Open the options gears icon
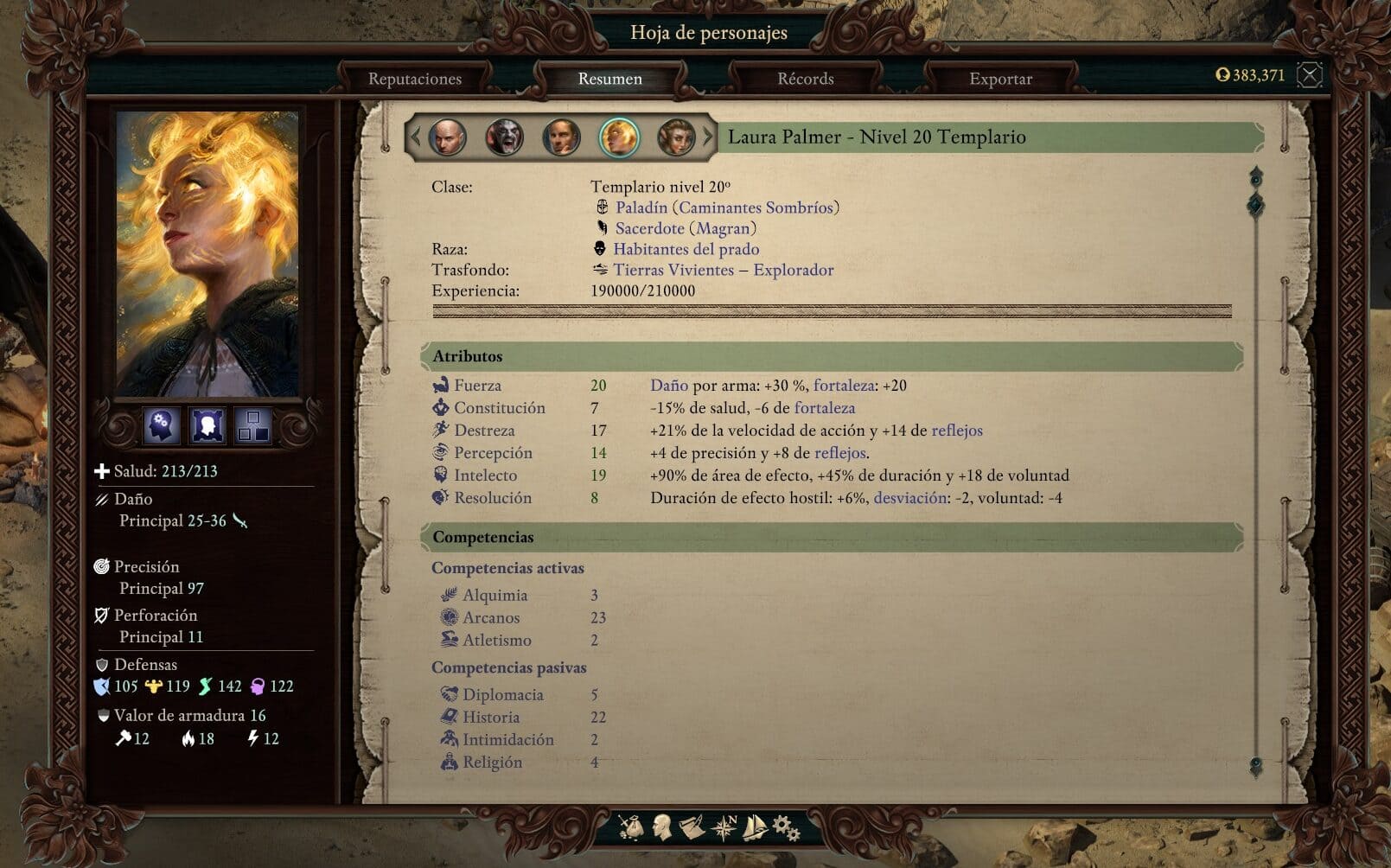The height and width of the screenshot is (868, 1391). pos(785,827)
